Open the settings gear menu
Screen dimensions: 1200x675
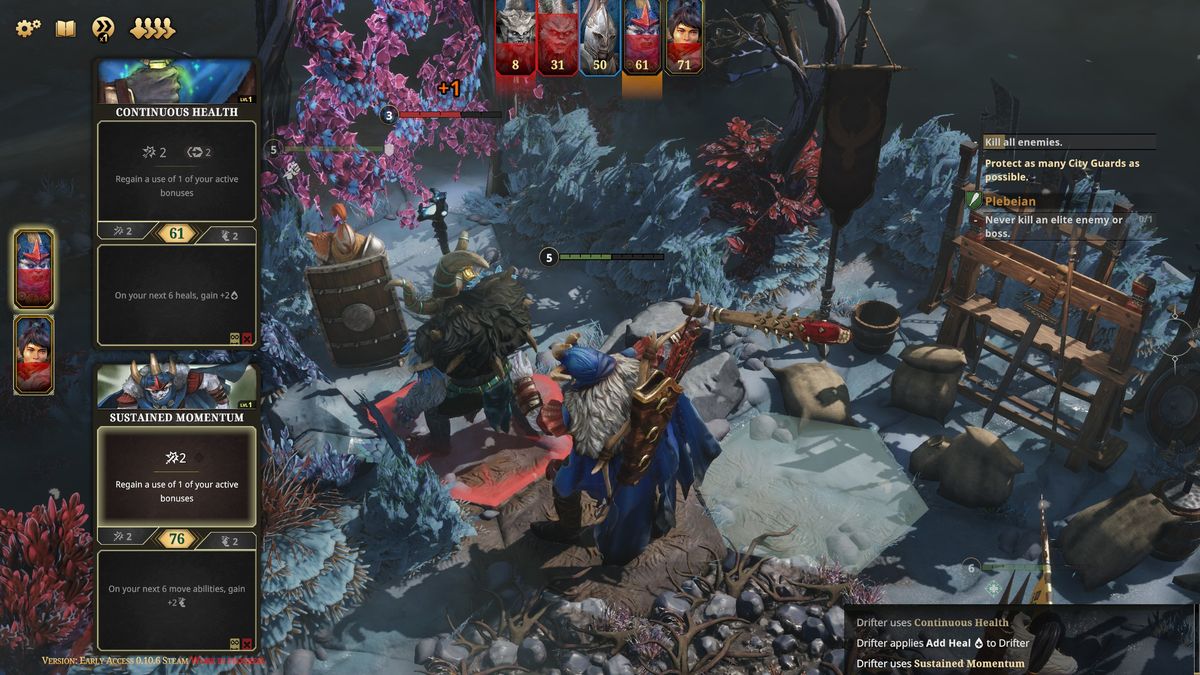(28, 28)
